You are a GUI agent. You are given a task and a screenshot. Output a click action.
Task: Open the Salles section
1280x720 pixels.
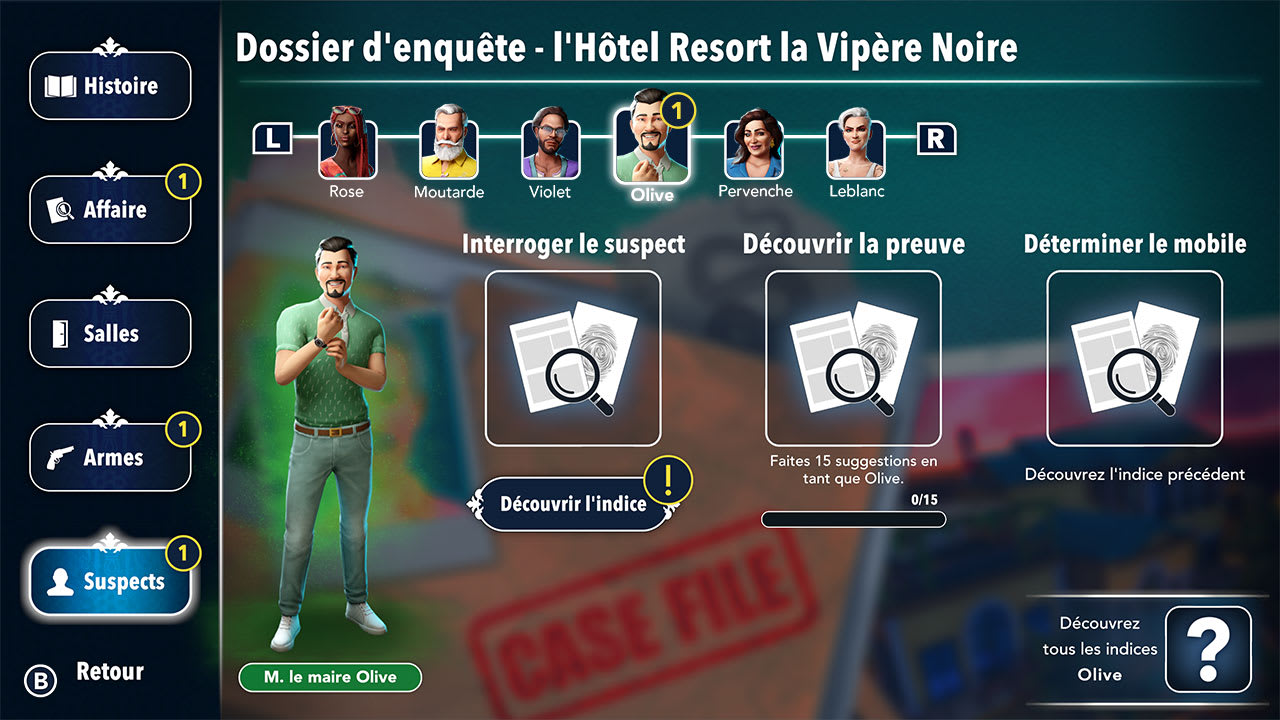pos(110,334)
